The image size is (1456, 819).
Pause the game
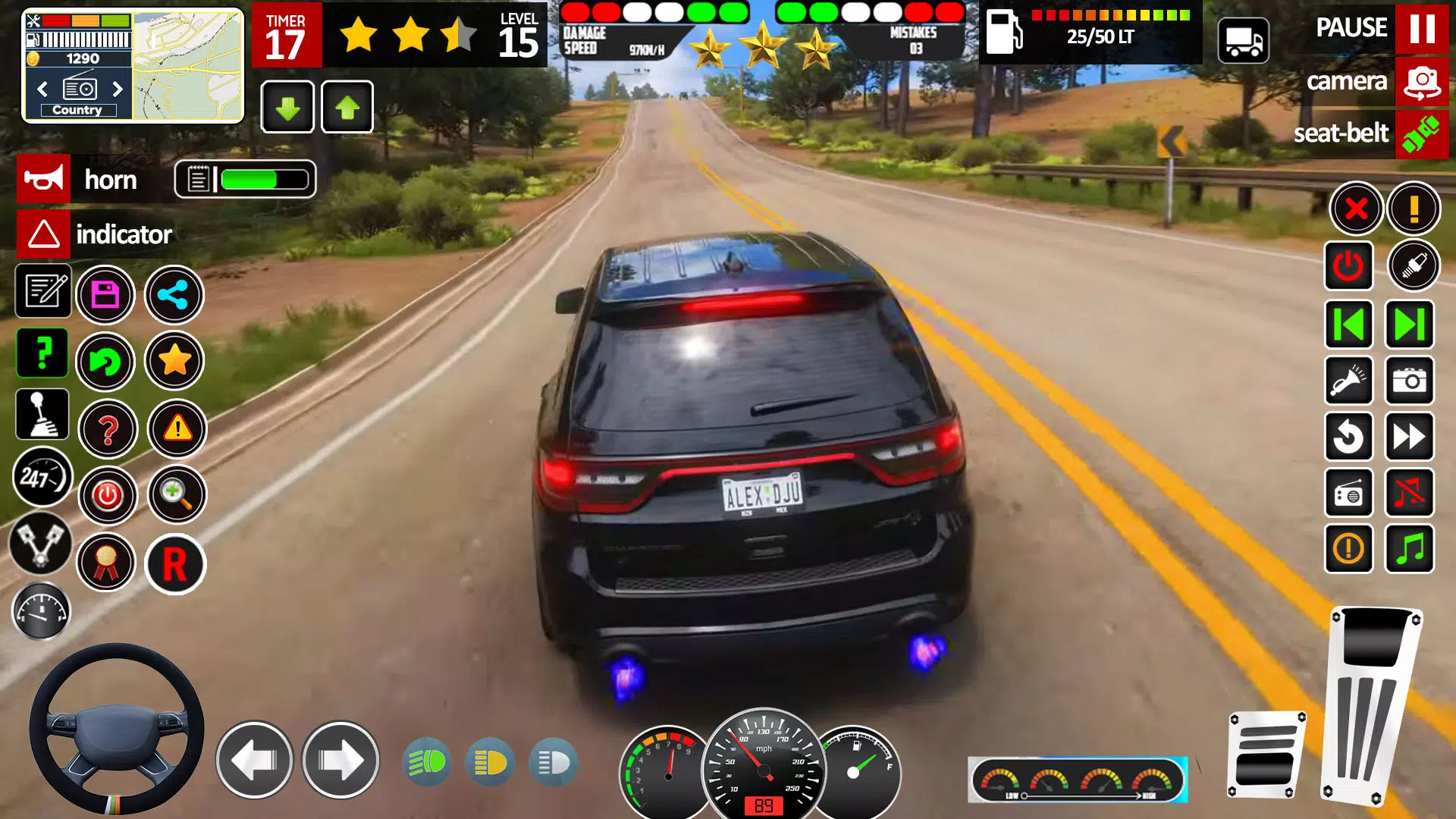(x=1421, y=29)
